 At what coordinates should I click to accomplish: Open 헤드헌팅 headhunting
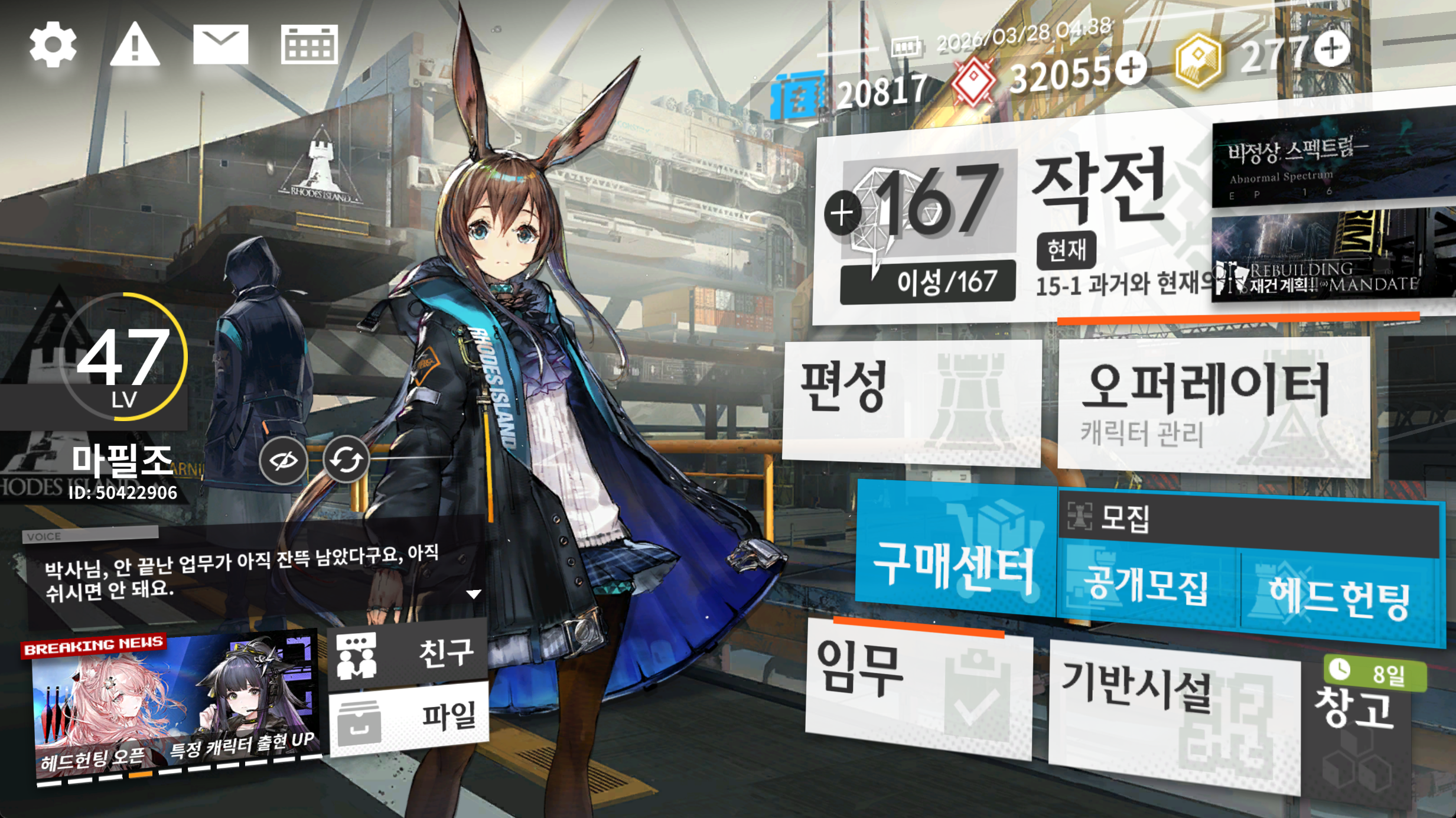pos(1338,597)
